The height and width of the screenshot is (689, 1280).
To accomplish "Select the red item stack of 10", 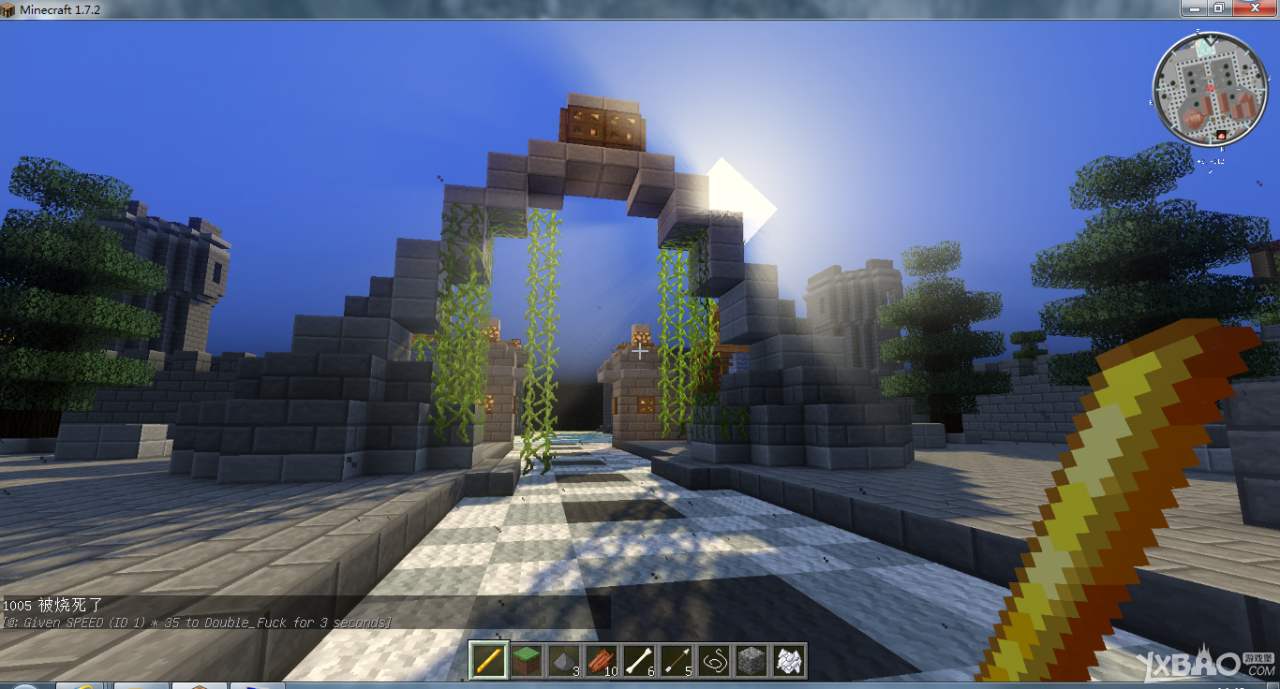I will 601,660.
